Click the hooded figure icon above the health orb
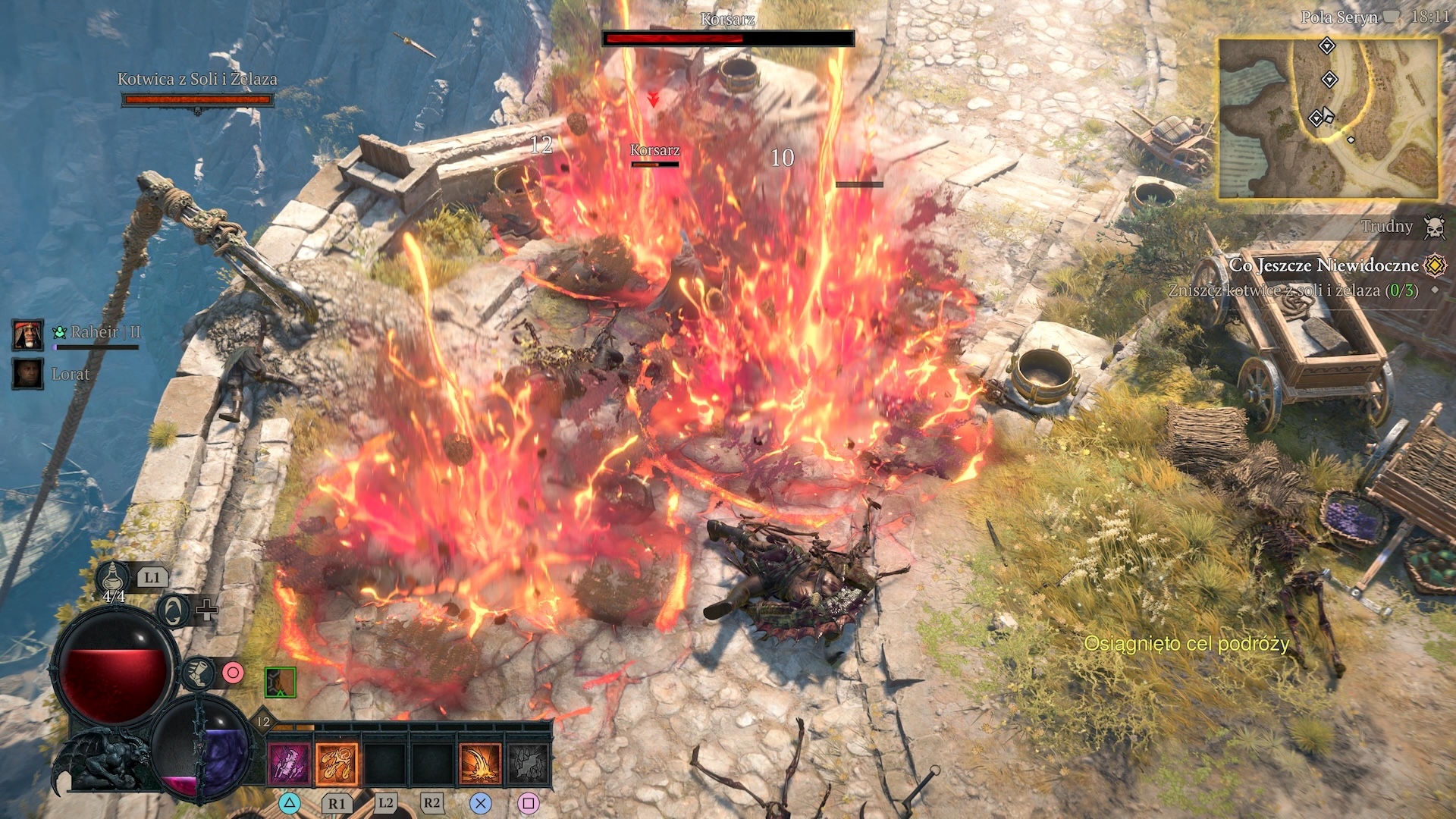1456x819 pixels. tap(174, 610)
